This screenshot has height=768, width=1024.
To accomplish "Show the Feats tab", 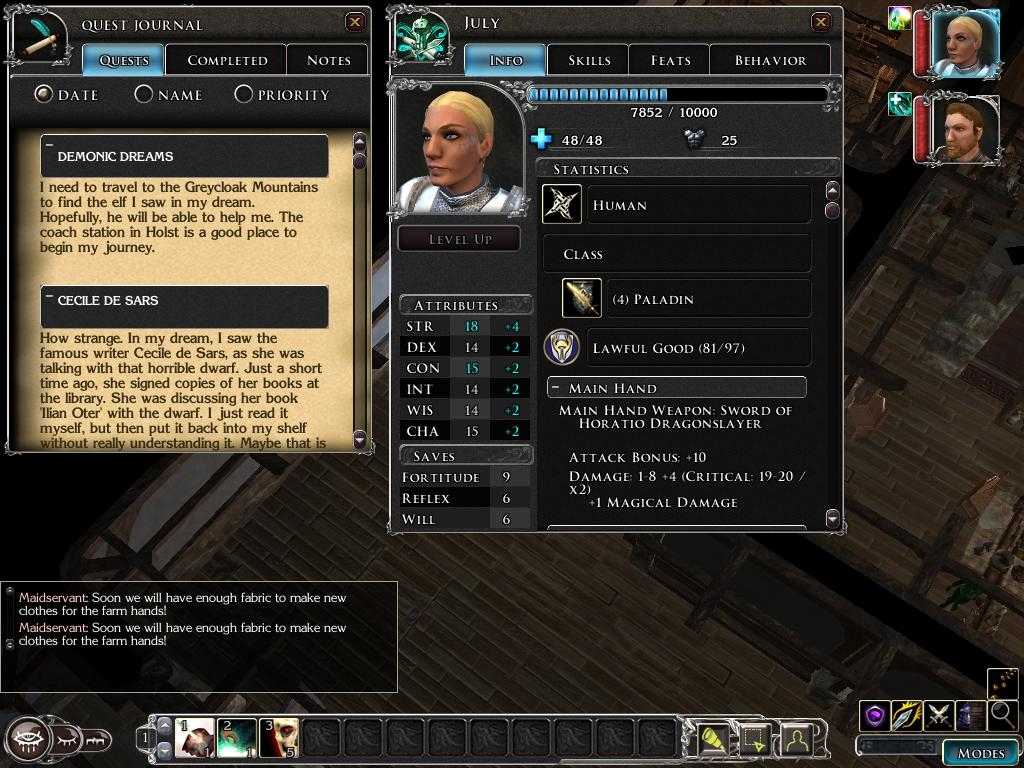I will pos(670,60).
